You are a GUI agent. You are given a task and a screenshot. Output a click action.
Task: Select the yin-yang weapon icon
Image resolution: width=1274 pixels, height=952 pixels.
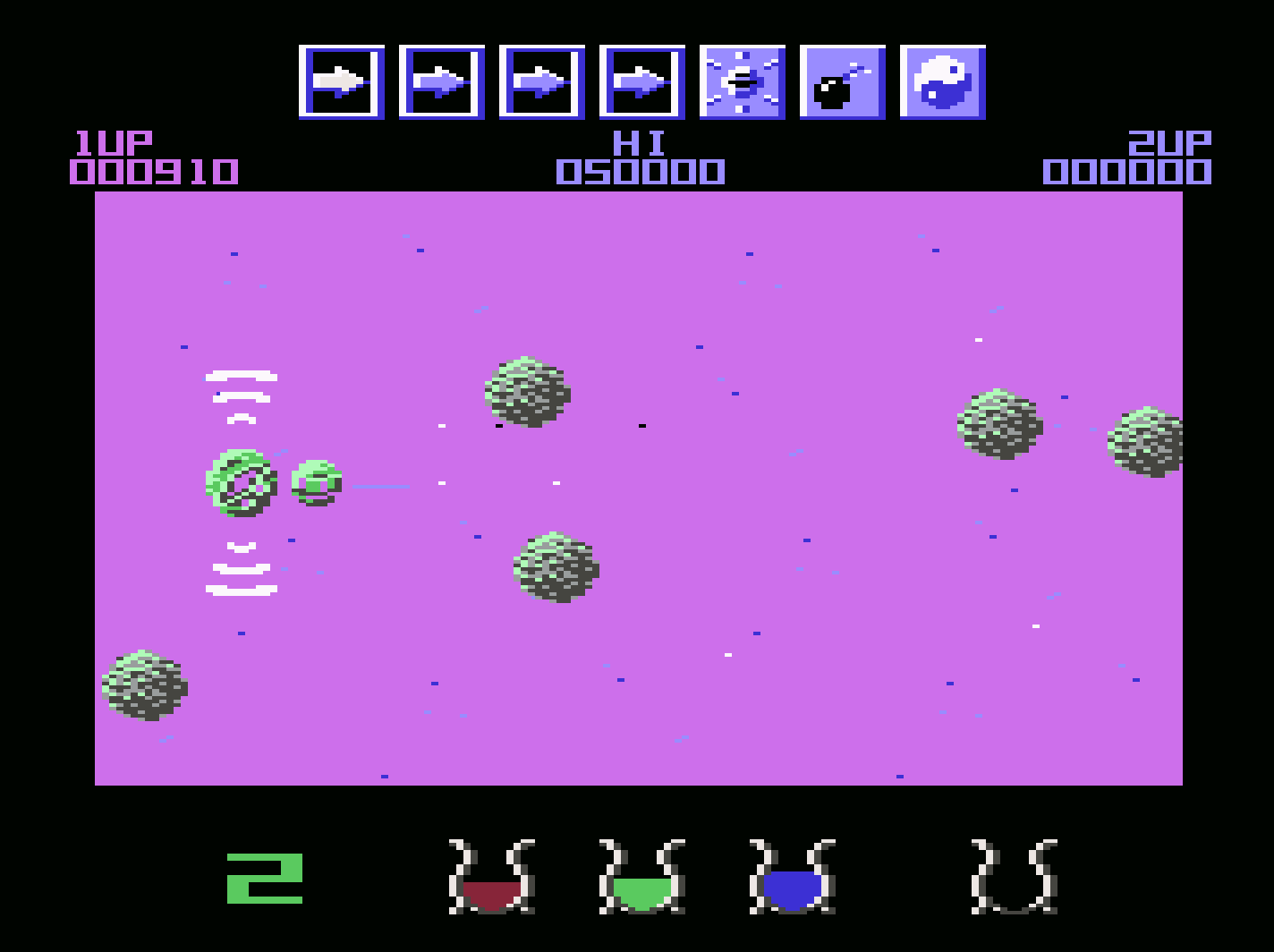(944, 81)
